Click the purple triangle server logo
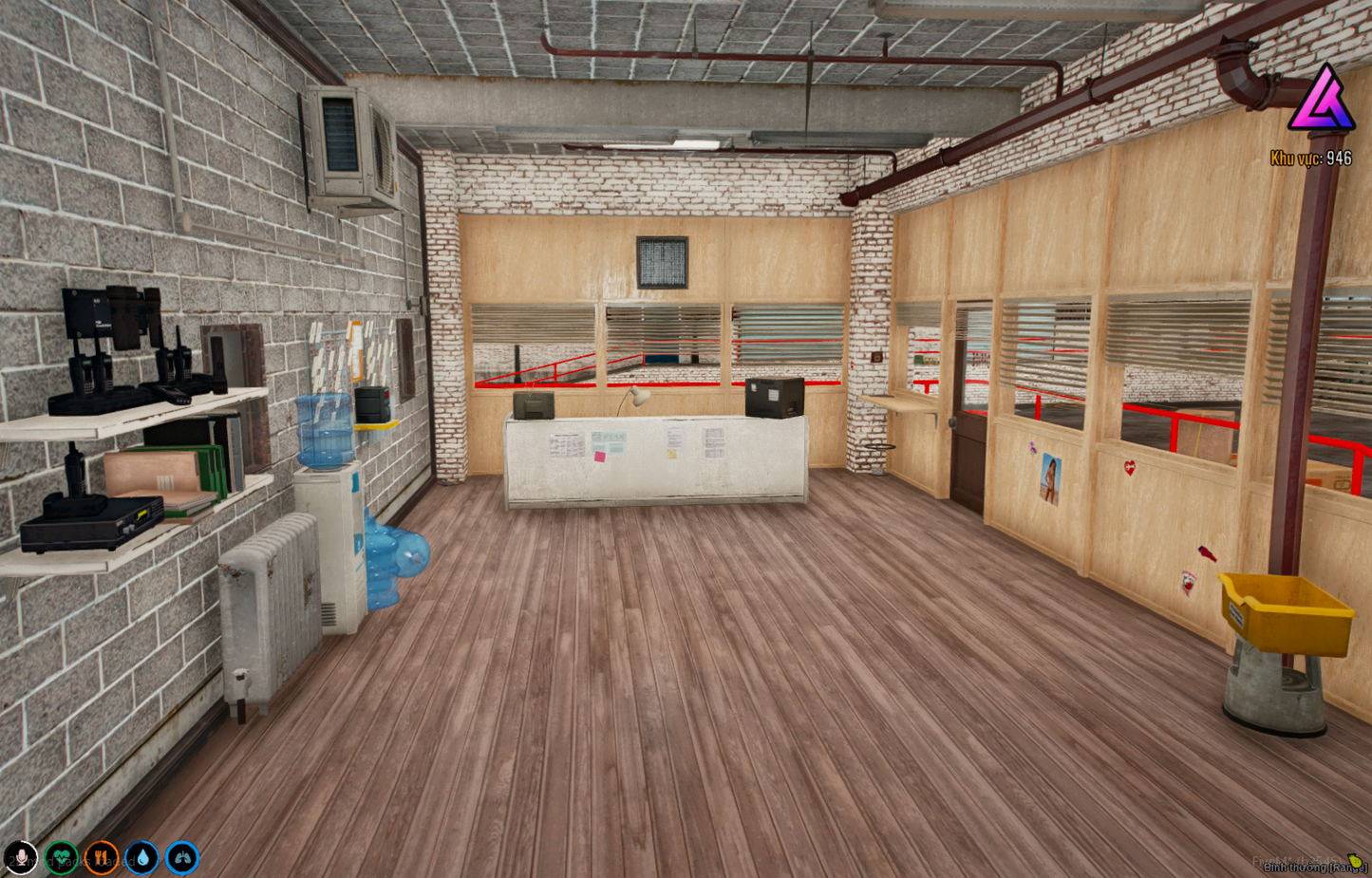The image size is (1372, 878). (1324, 105)
